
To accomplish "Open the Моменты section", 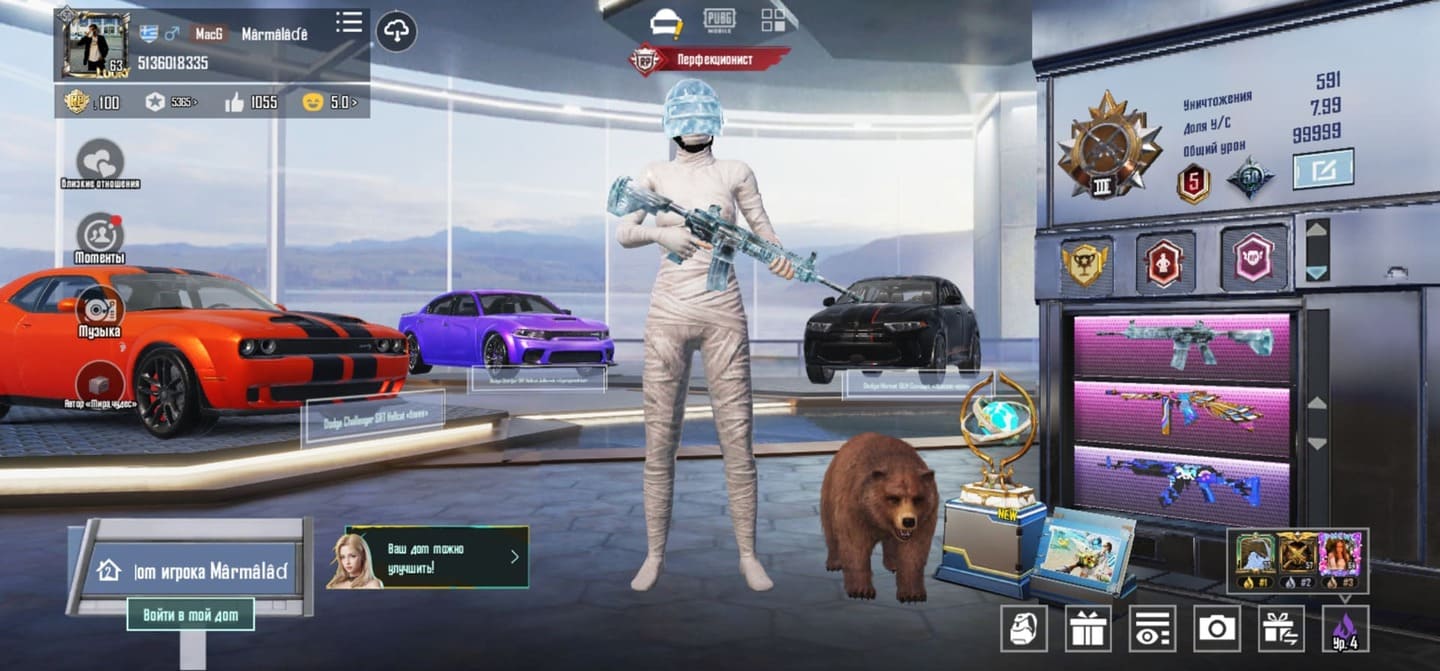I will (x=100, y=235).
